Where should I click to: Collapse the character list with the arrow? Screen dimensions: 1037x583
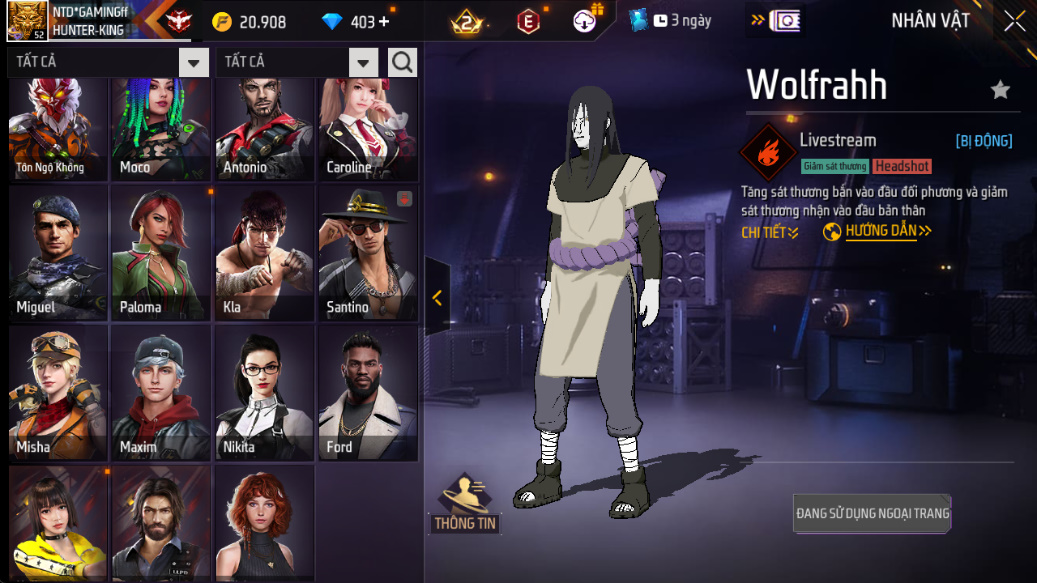[437, 297]
